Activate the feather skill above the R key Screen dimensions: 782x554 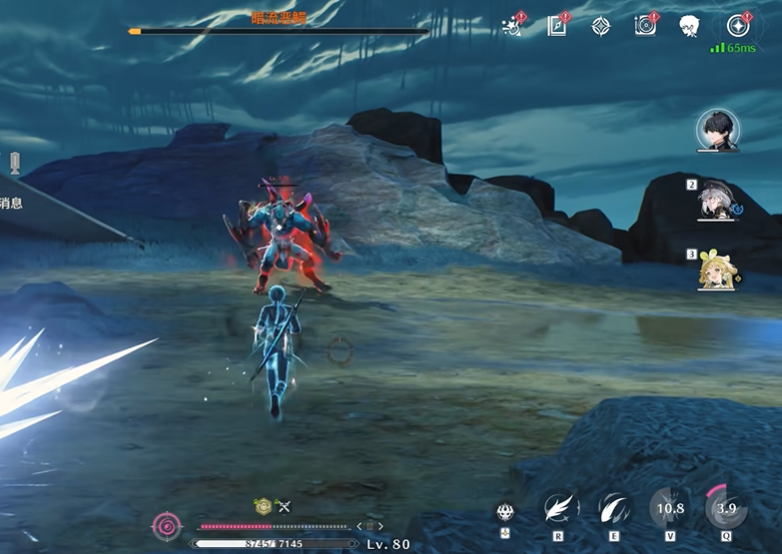558,508
